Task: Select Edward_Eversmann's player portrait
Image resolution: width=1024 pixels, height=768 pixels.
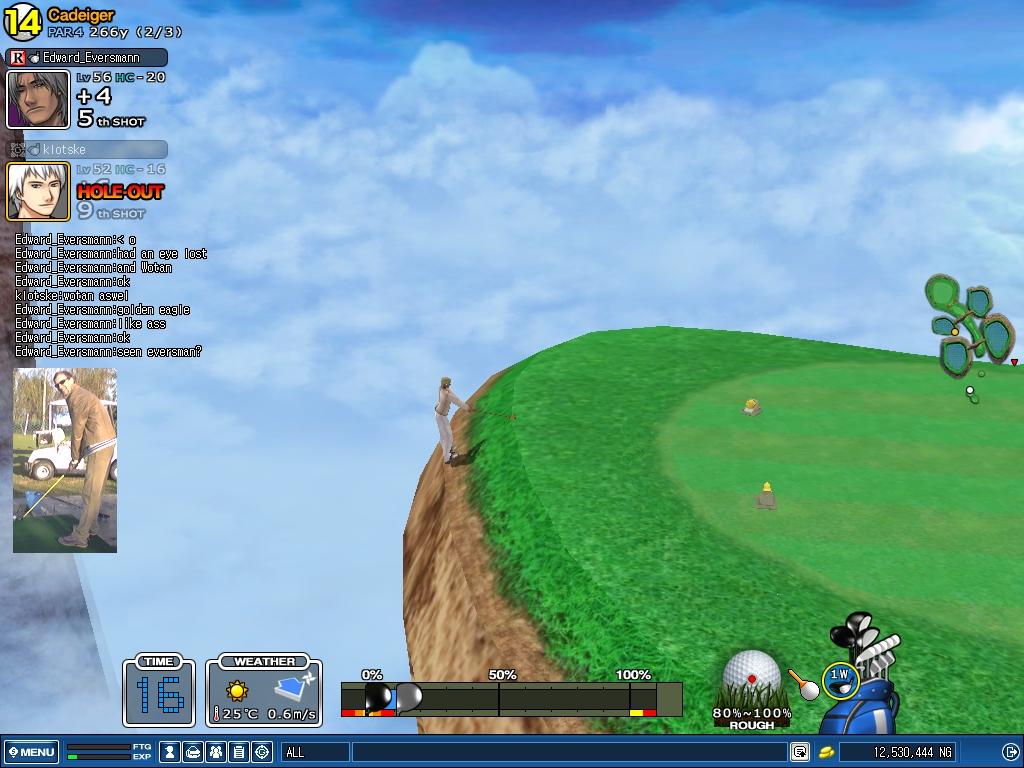Action: [x=38, y=99]
